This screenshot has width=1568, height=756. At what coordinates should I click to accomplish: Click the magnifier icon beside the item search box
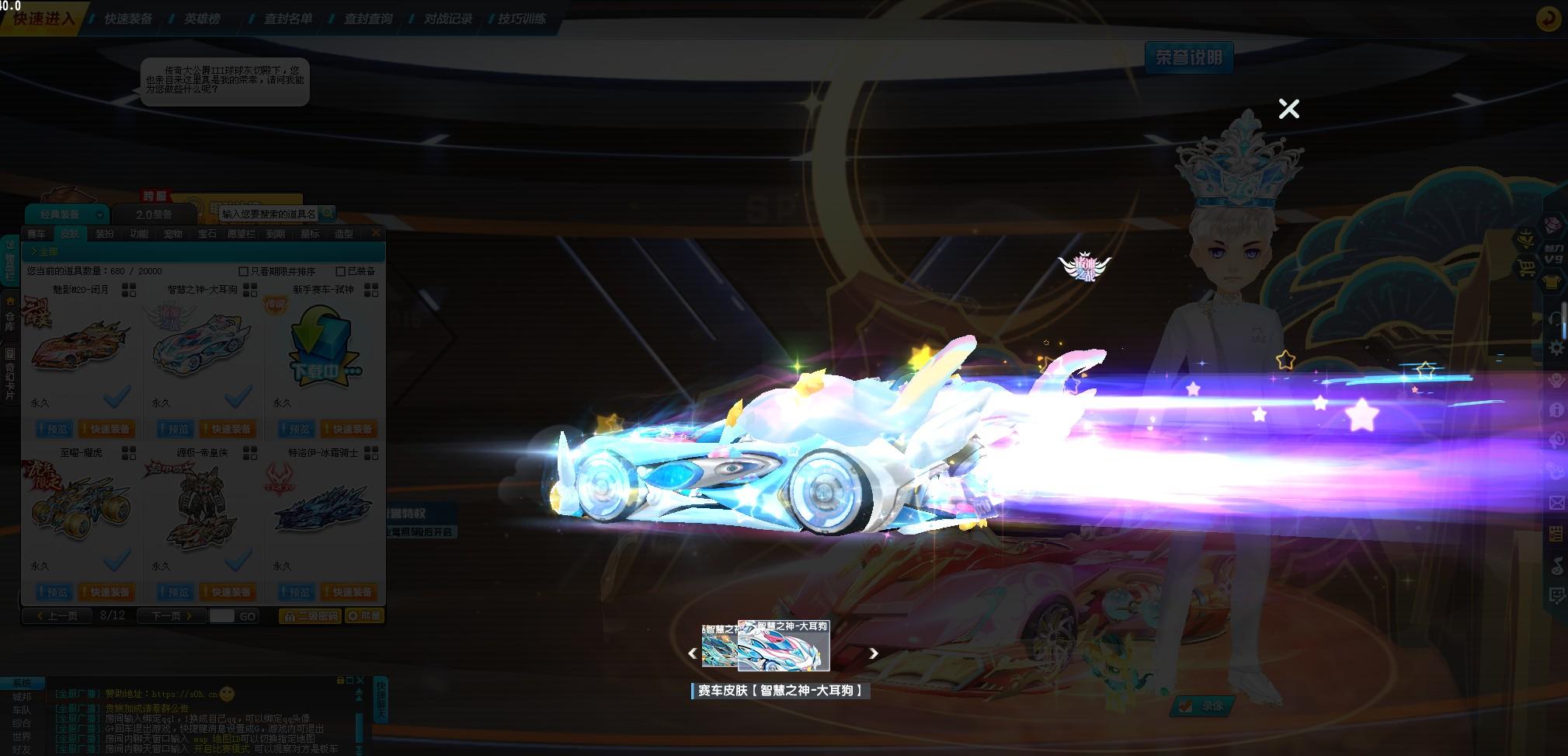(x=329, y=212)
